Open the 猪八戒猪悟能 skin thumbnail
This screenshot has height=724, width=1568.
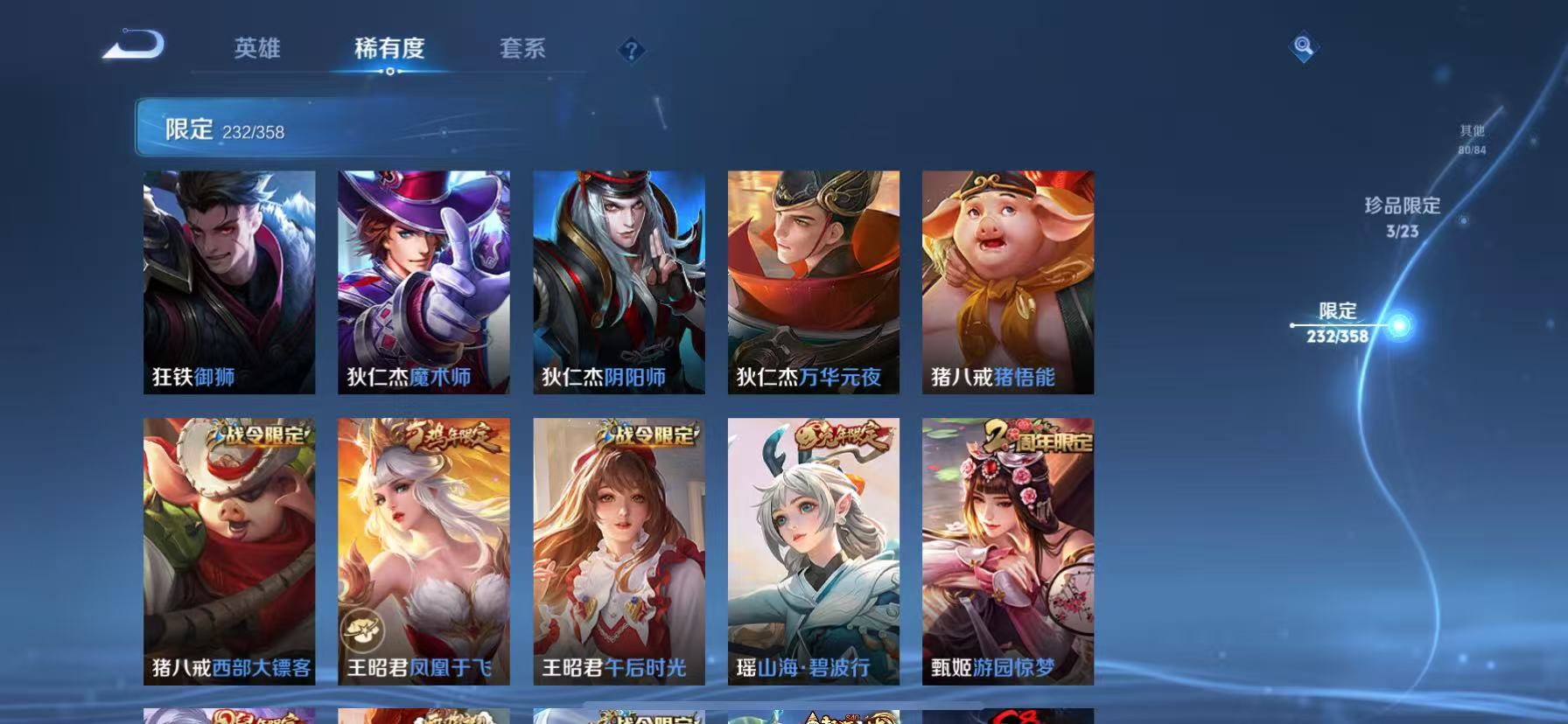[1008, 280]
